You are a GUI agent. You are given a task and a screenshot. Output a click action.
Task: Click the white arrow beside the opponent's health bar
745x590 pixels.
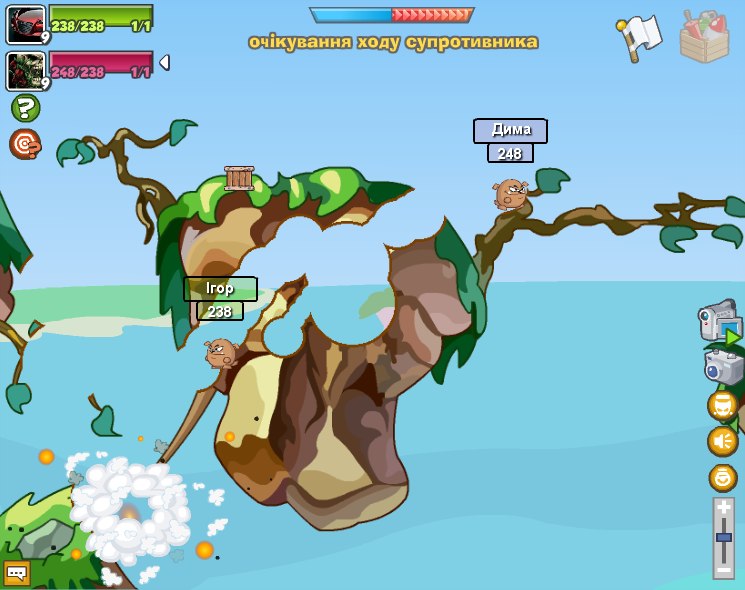164,63
